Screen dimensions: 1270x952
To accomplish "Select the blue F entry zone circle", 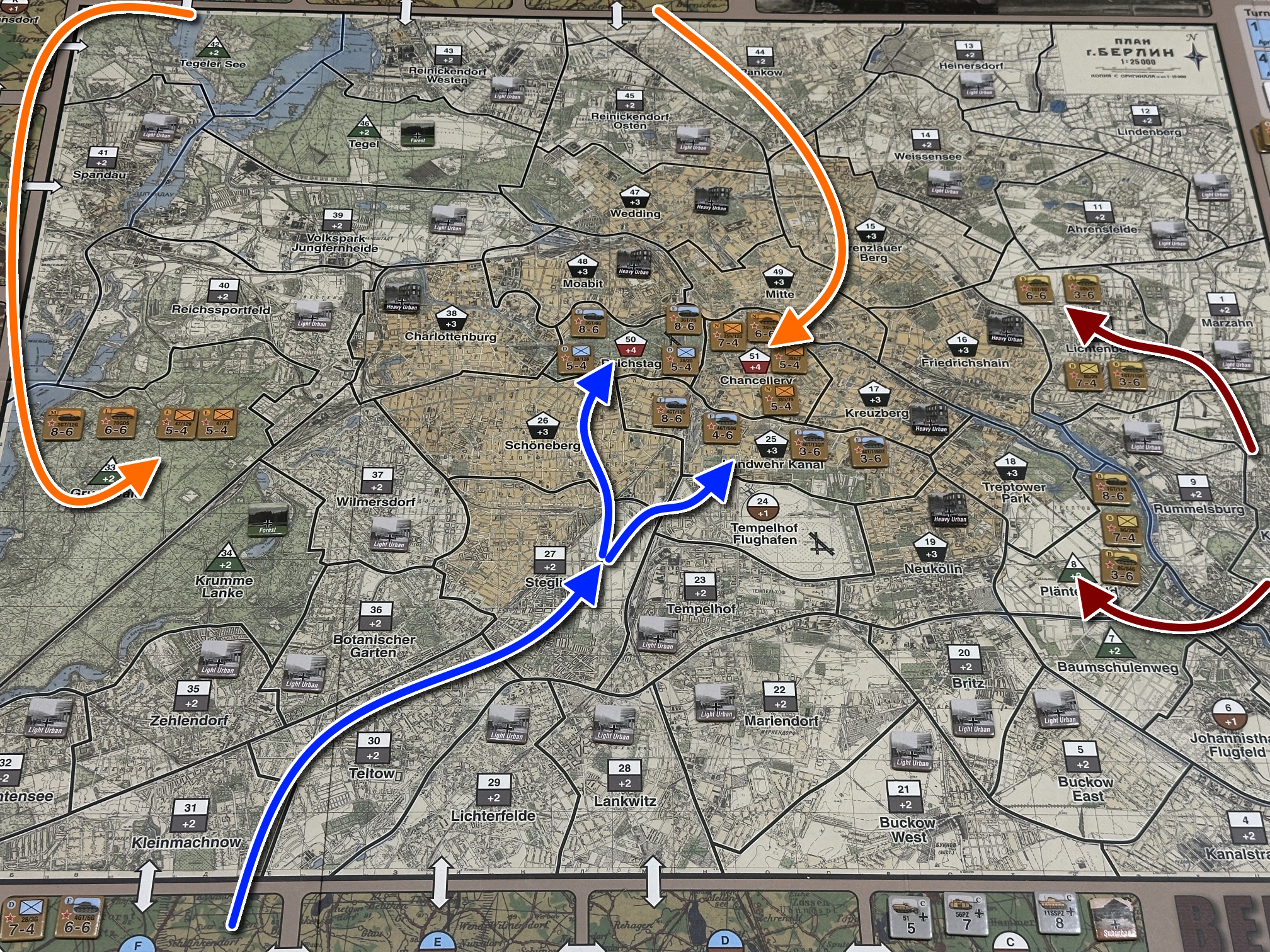I will pos(138,944).
